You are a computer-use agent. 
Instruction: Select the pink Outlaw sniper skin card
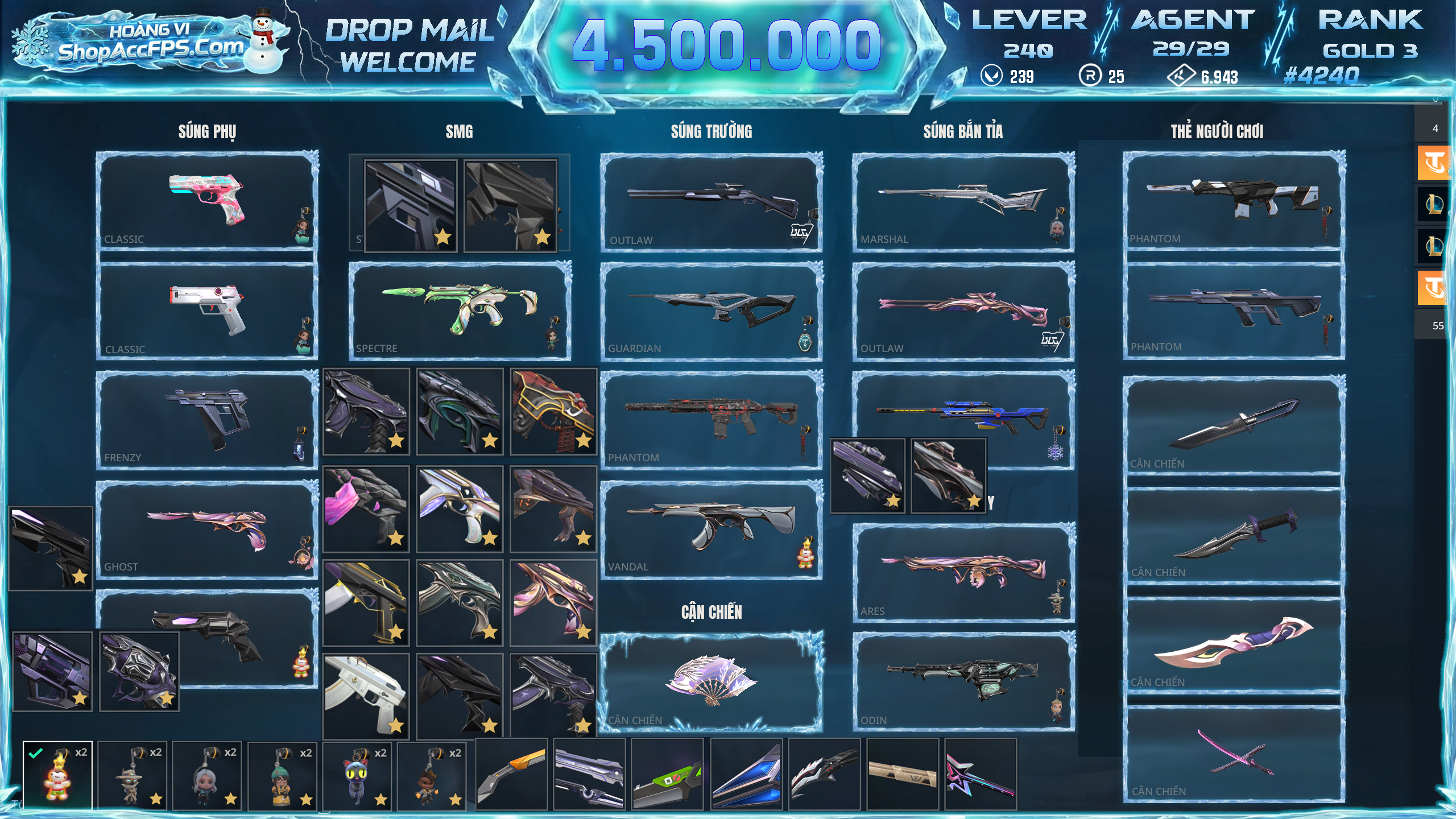click(x=963, y=311)
